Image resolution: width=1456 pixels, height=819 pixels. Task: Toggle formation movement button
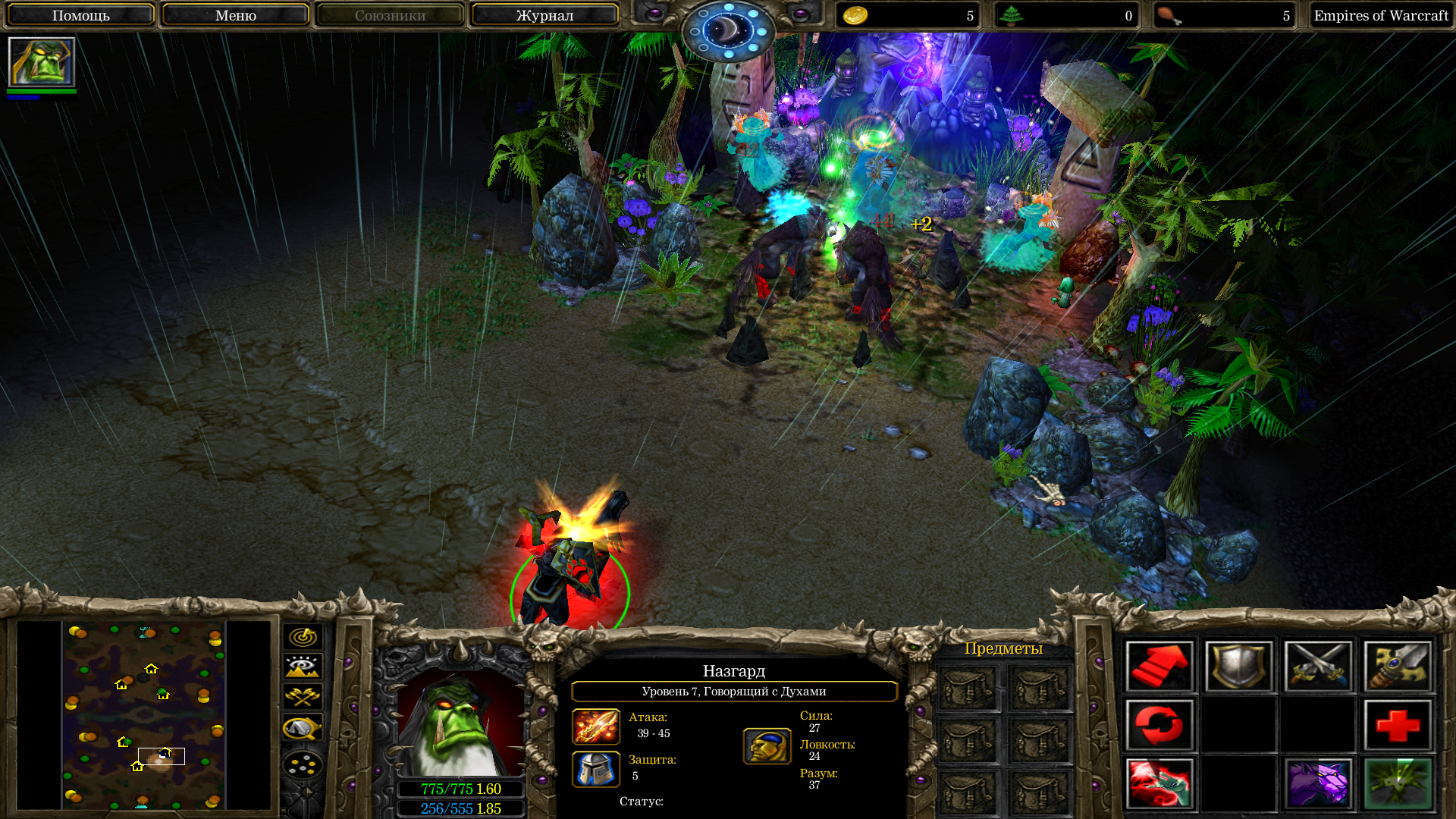point(303,764)
